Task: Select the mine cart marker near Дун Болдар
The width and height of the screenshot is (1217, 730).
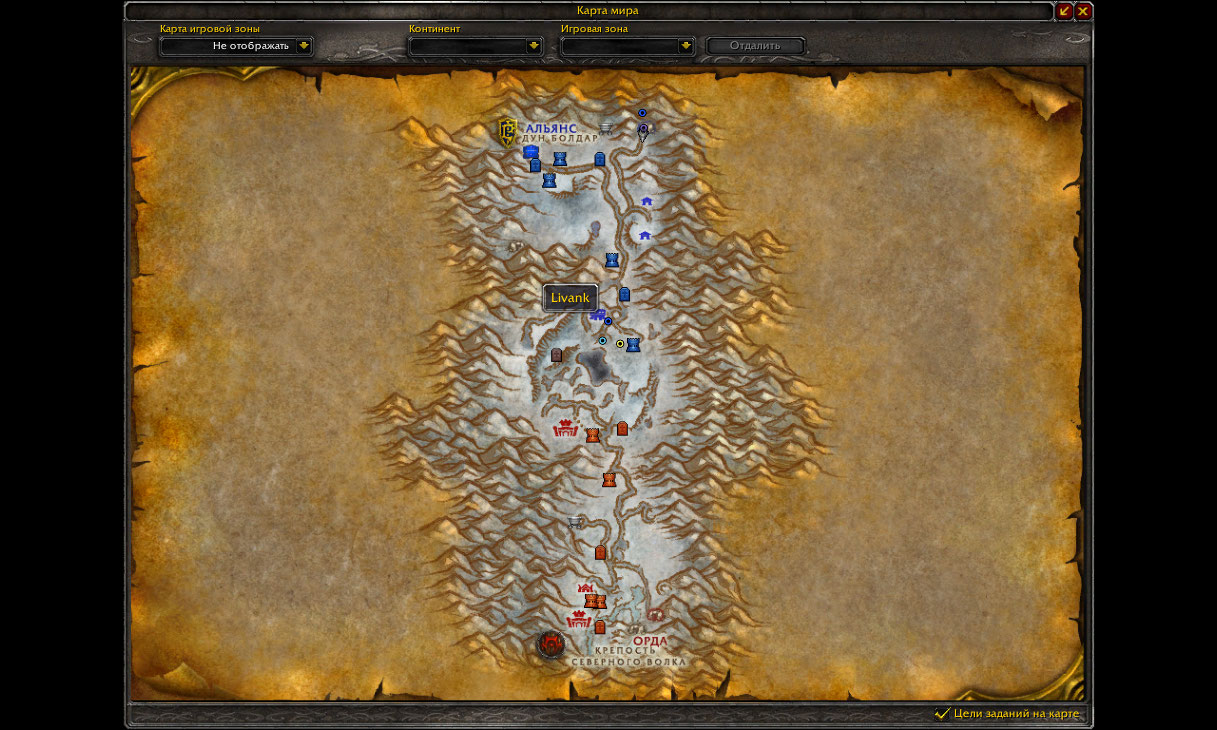Action: click(606, 127)
